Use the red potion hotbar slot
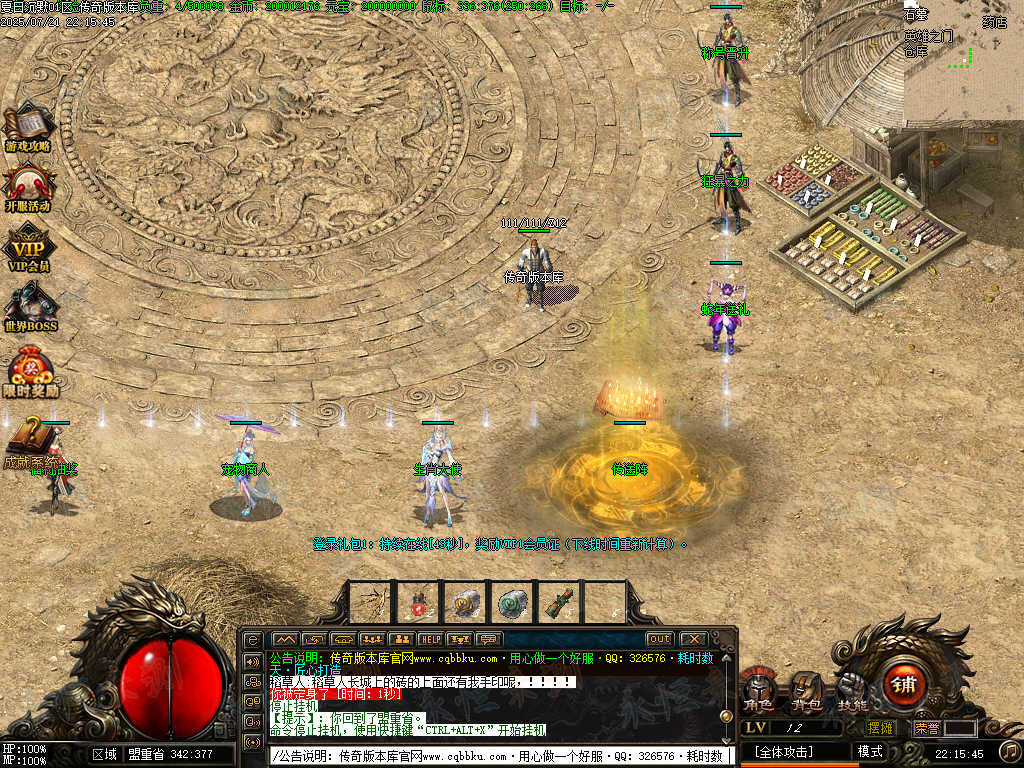This screenshot has width=1024, height=768. click(x=419, y=602)
